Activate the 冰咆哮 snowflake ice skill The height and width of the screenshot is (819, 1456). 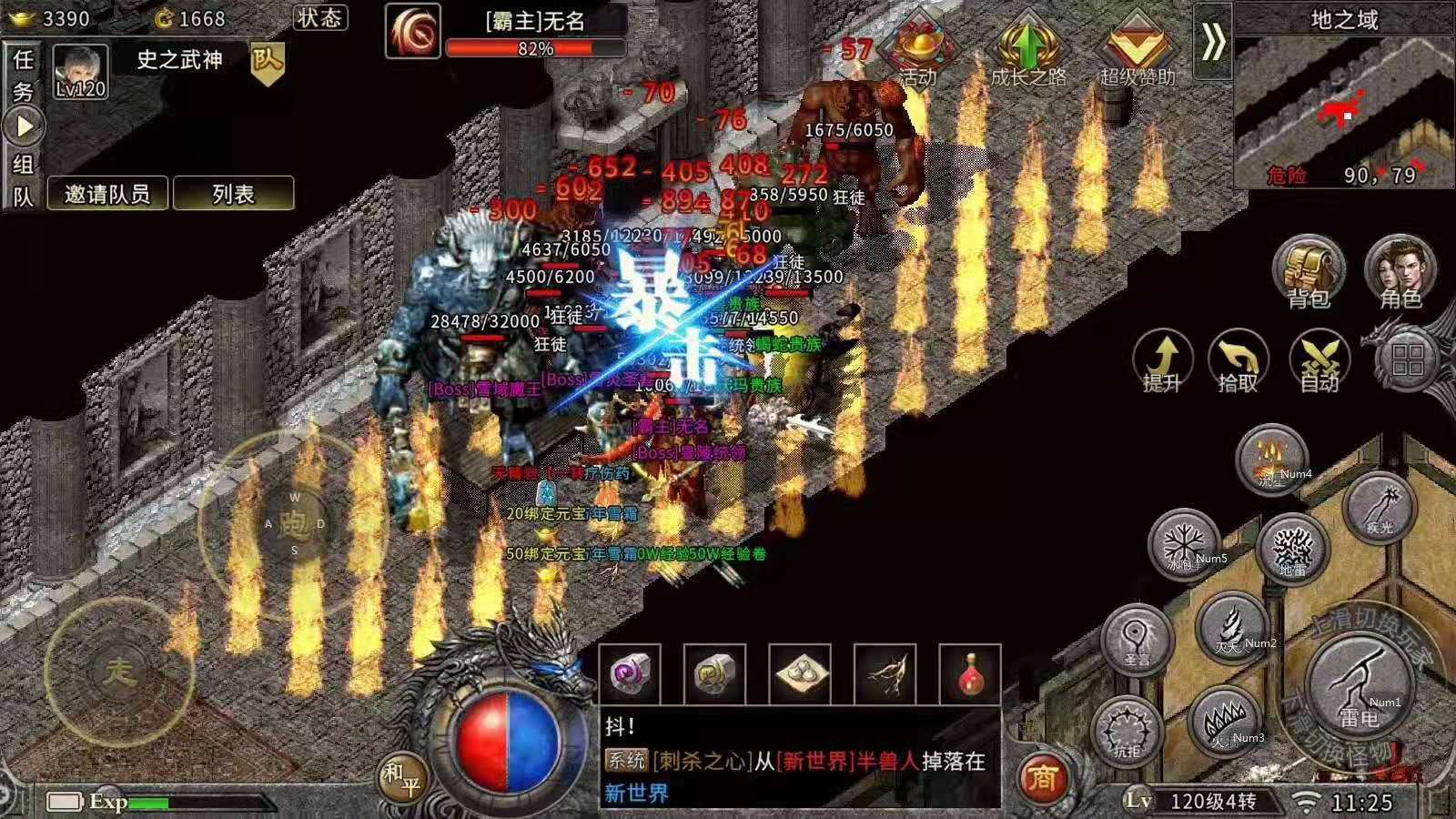(1184, 545)
